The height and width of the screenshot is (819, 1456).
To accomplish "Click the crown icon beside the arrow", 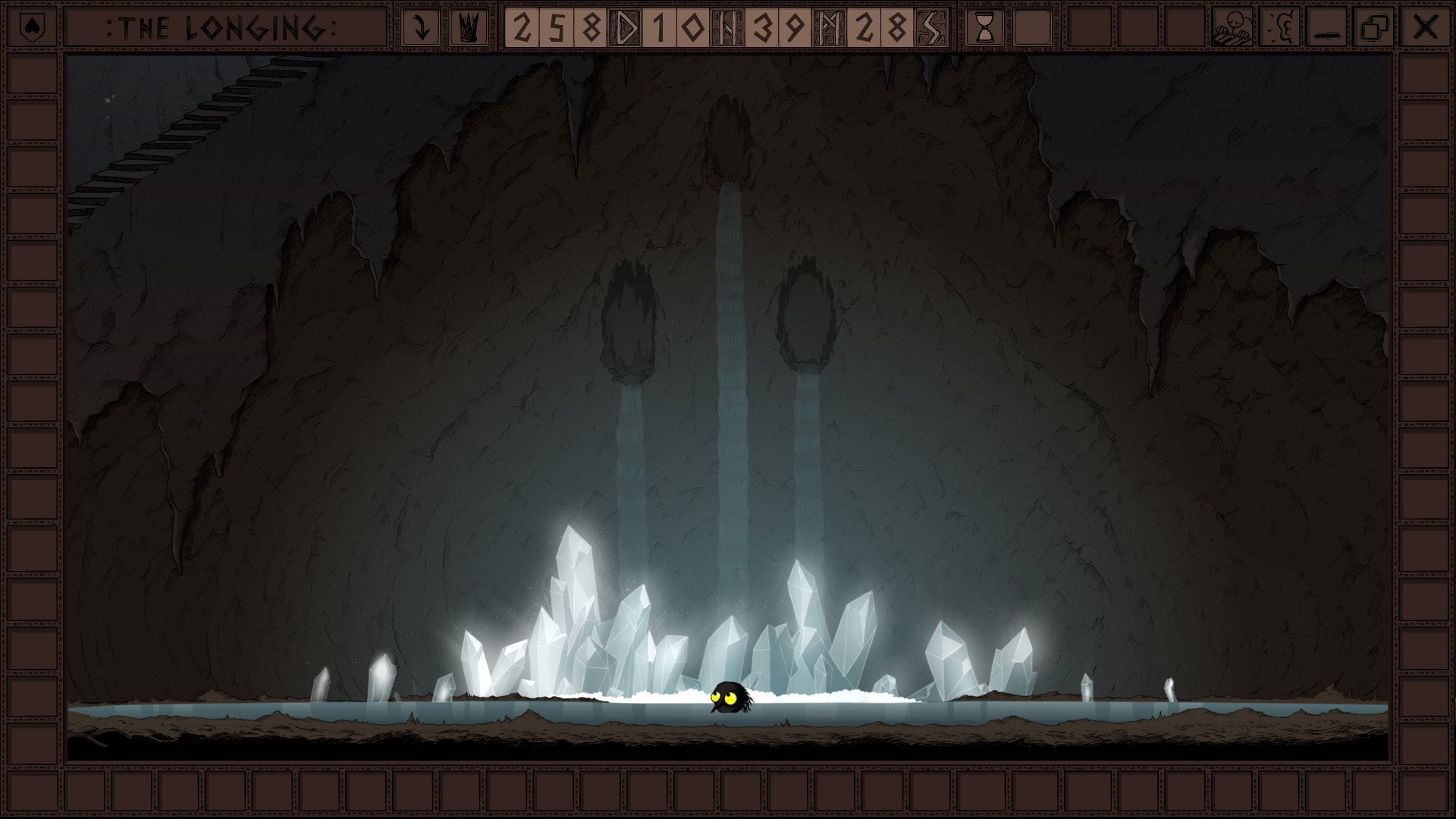I will tap(468, 27).
